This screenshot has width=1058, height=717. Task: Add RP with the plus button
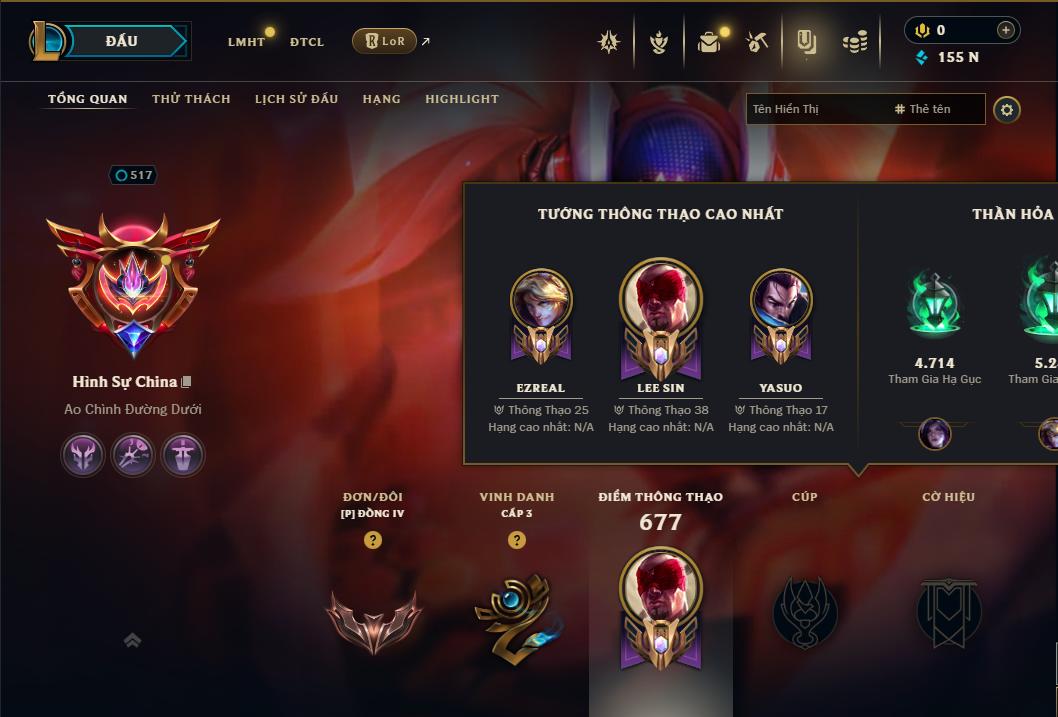(x=1005, y=30)
